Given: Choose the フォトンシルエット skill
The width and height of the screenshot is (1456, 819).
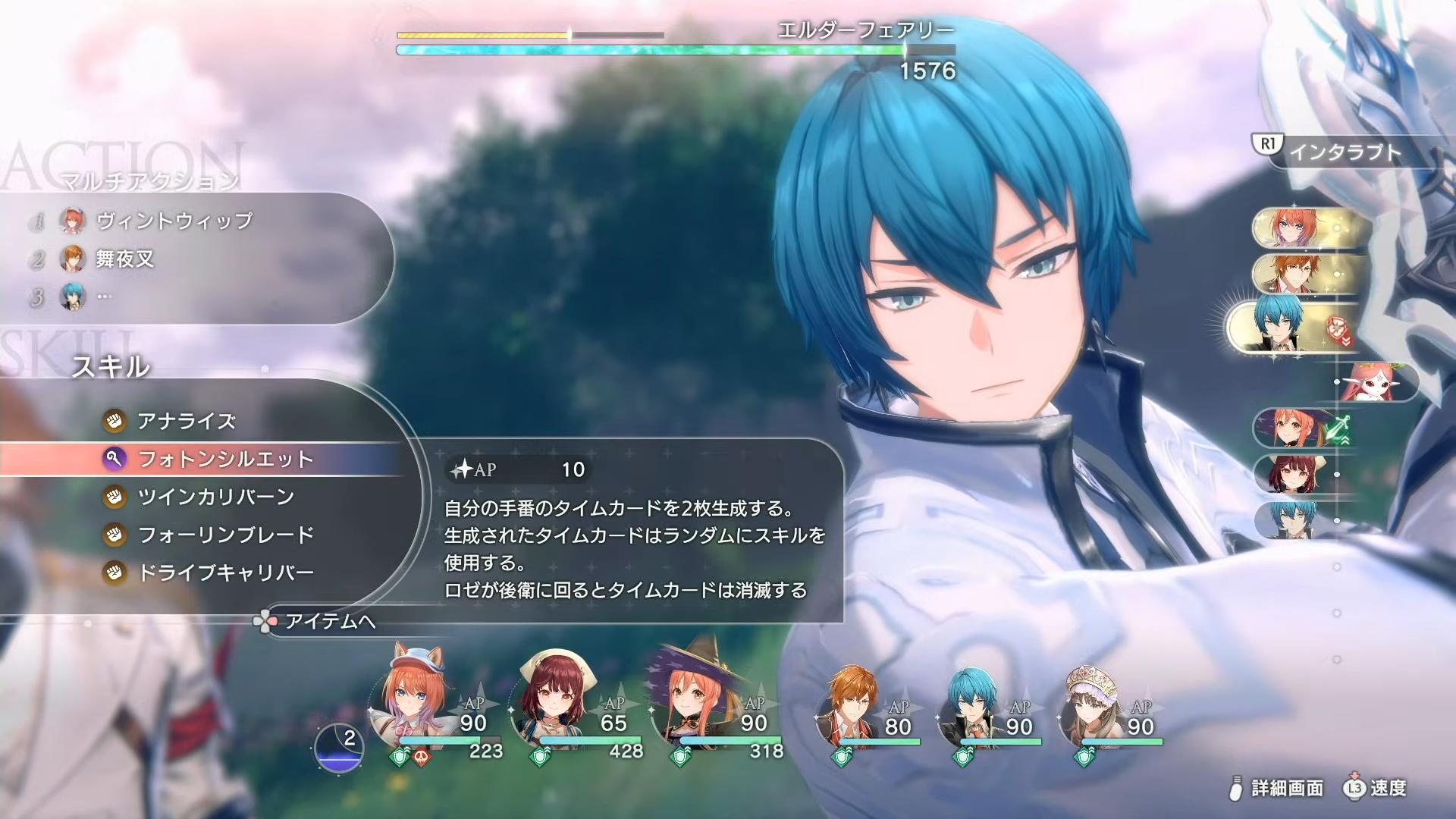Looking at the screenshot, I should tap(224, 459).
